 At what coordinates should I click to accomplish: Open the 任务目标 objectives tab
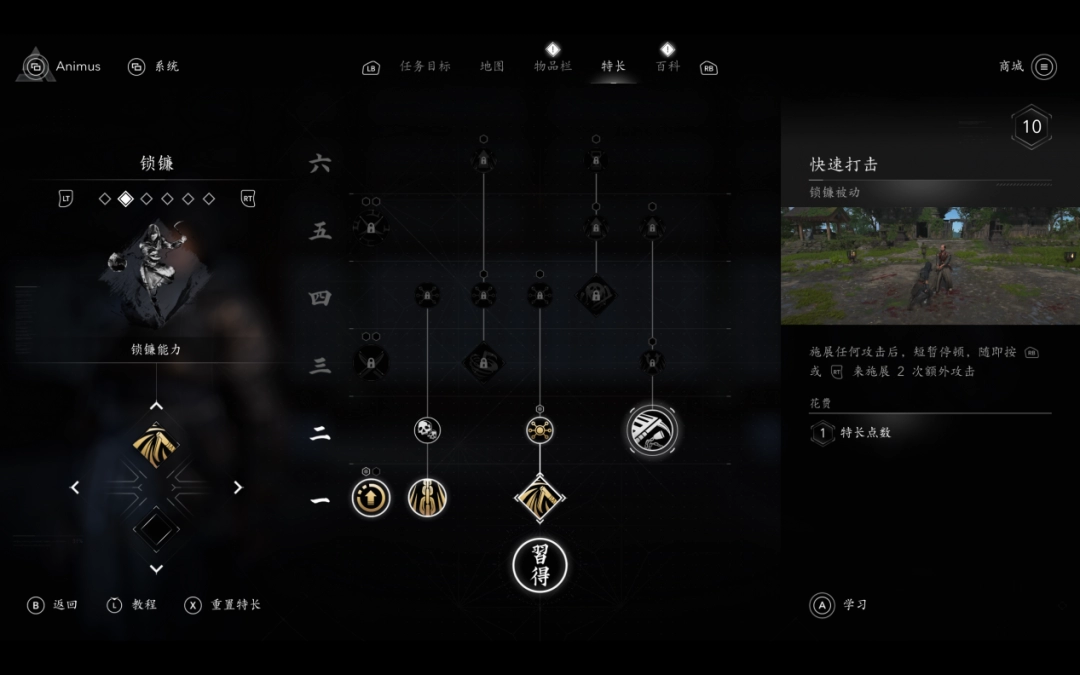425,67
